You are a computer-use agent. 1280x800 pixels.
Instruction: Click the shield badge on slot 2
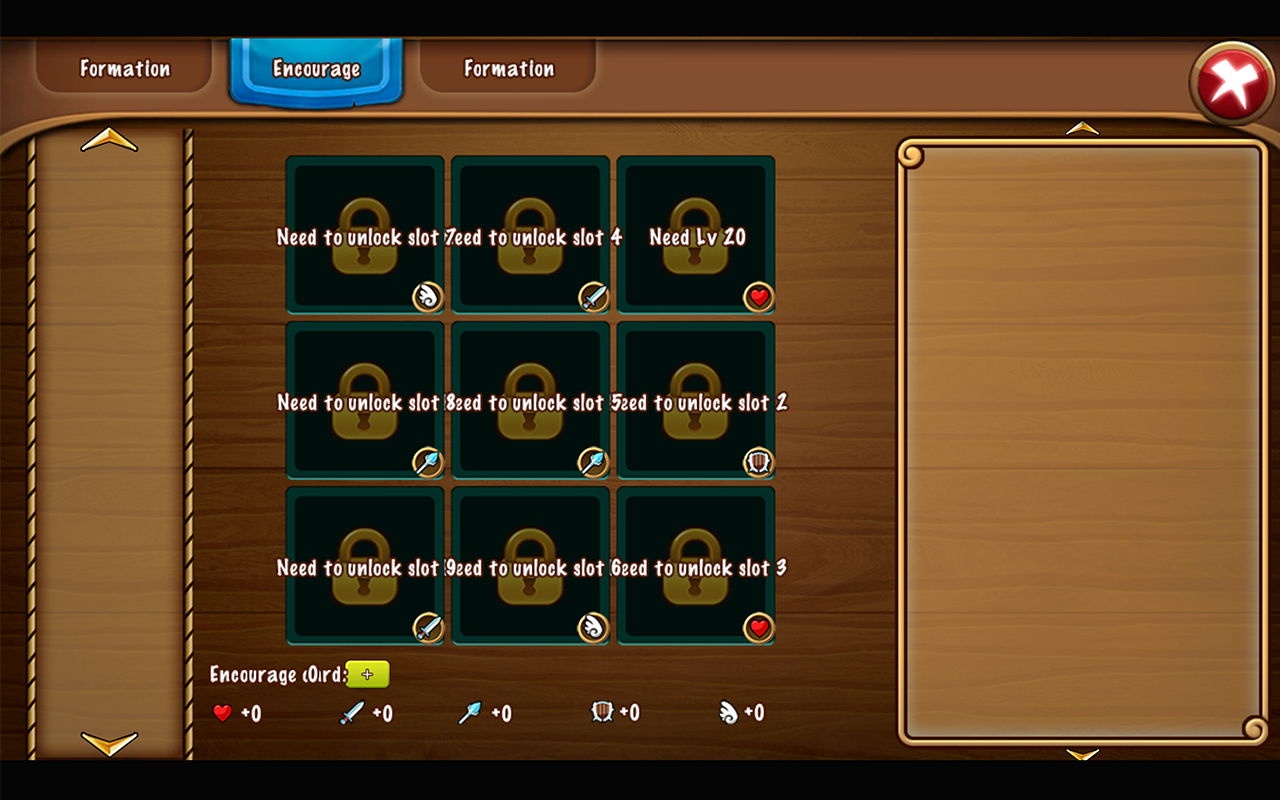[x=758, y=461]
